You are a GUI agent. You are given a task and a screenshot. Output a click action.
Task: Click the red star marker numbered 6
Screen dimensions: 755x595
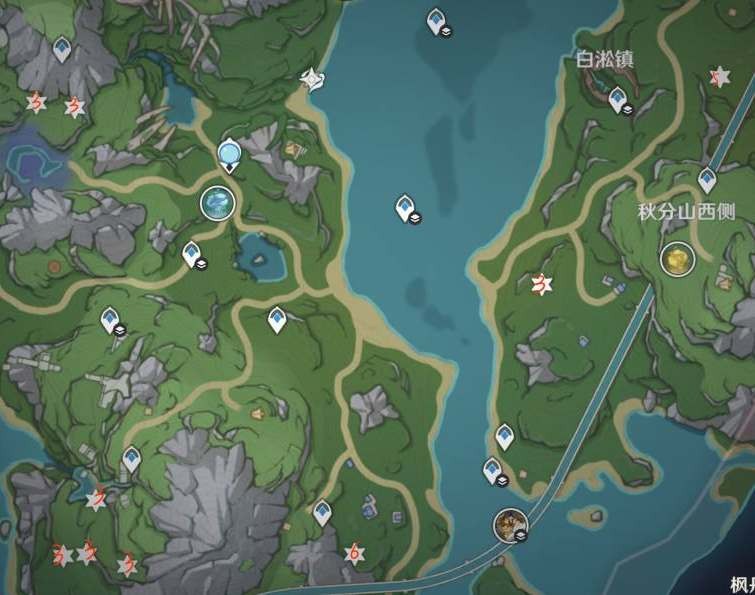[x=352, y=552]
